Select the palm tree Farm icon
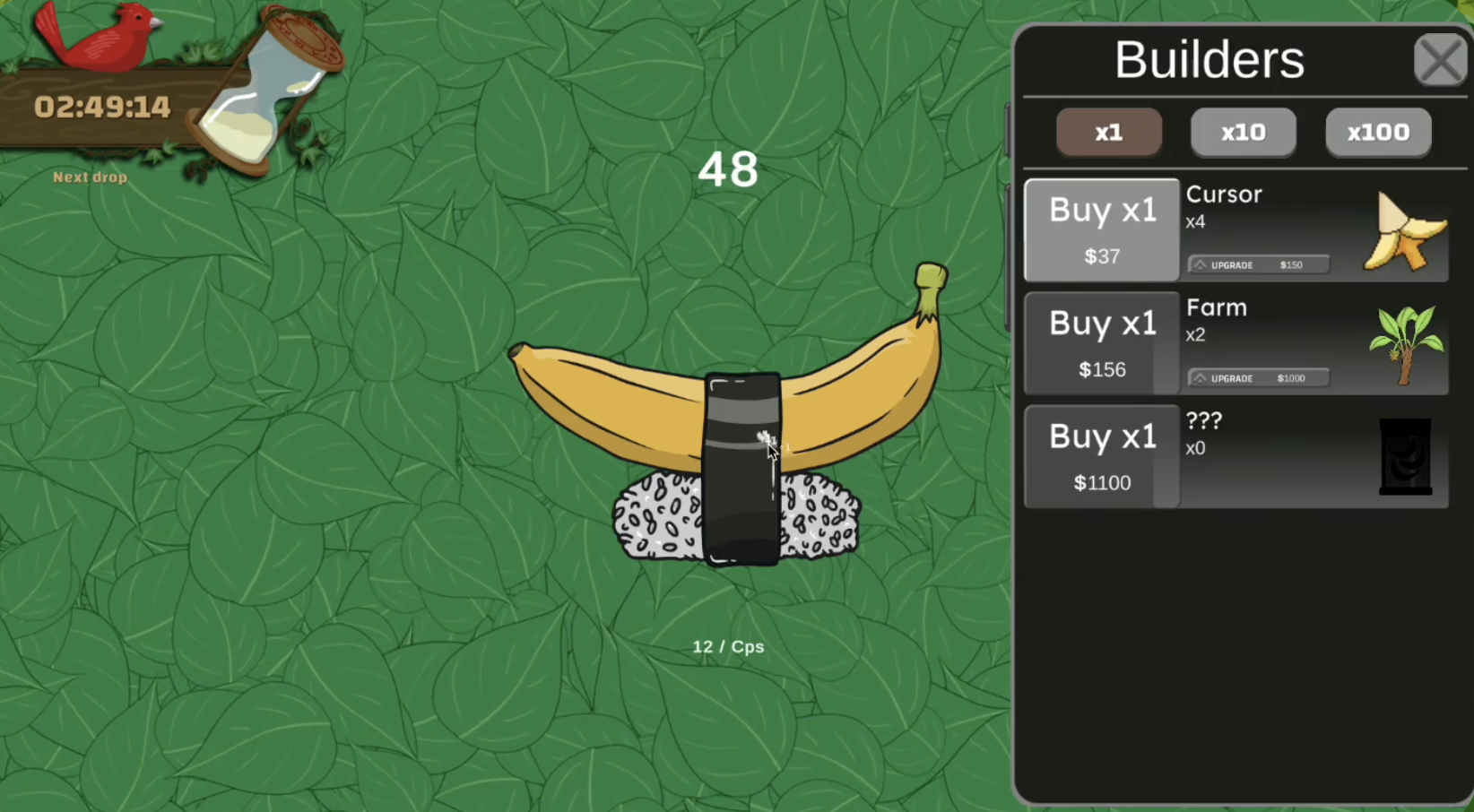Image resolution: width=1474 pixels, height=812 pixels. pyautogui.click(x=1407, y=344)
